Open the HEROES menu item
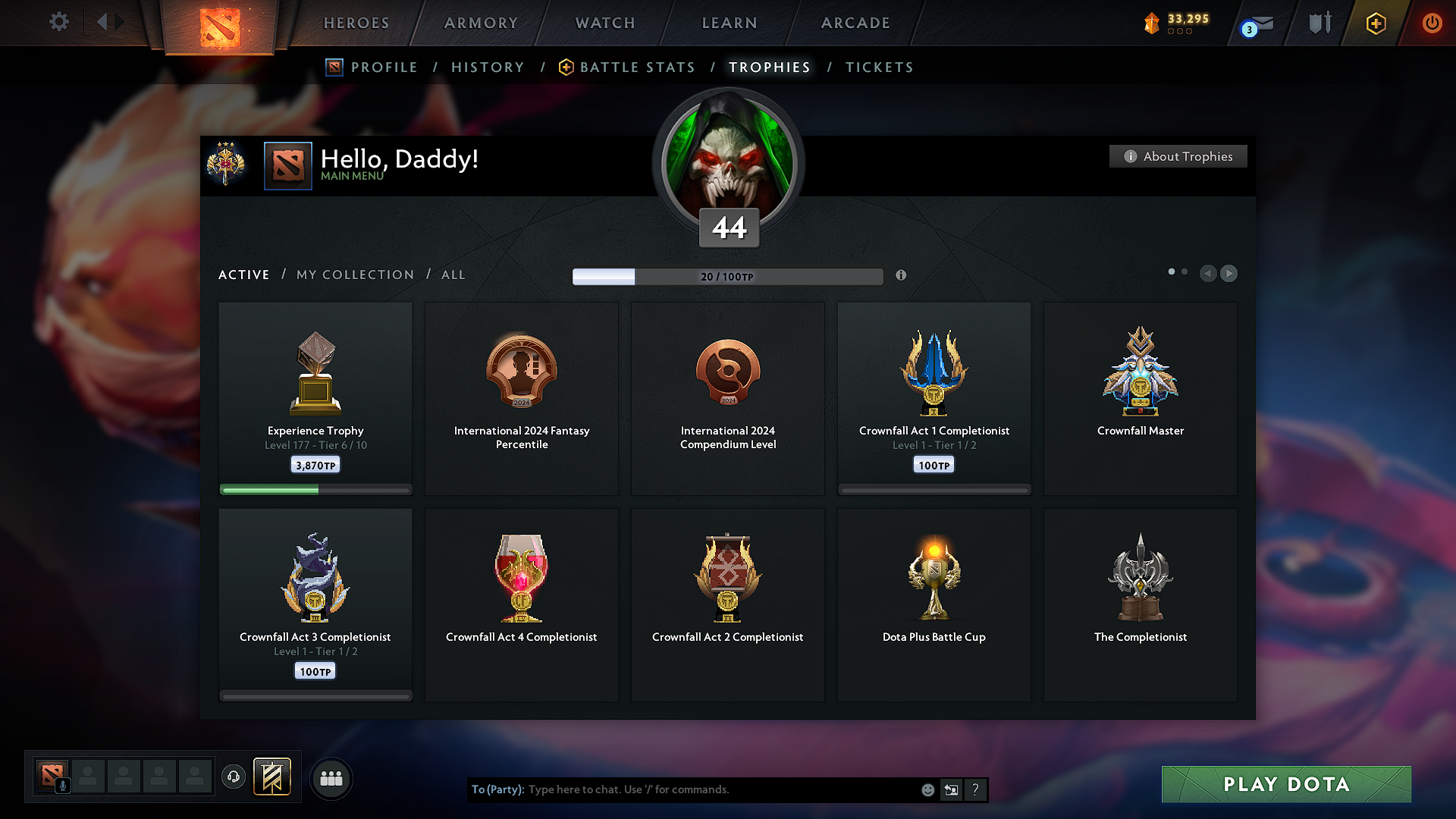 (356, 23)
